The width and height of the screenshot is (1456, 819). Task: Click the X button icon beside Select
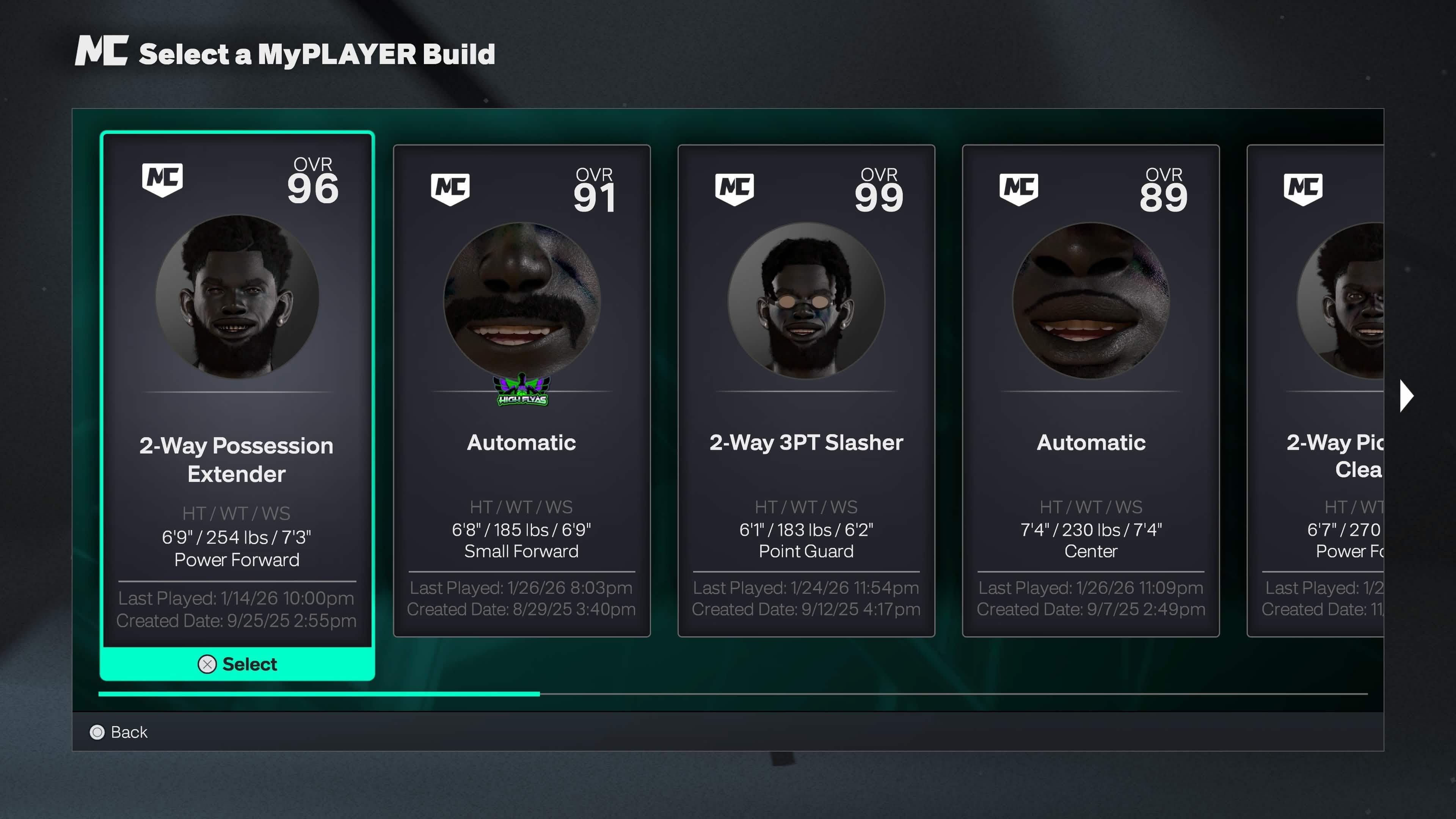[207, 664]
